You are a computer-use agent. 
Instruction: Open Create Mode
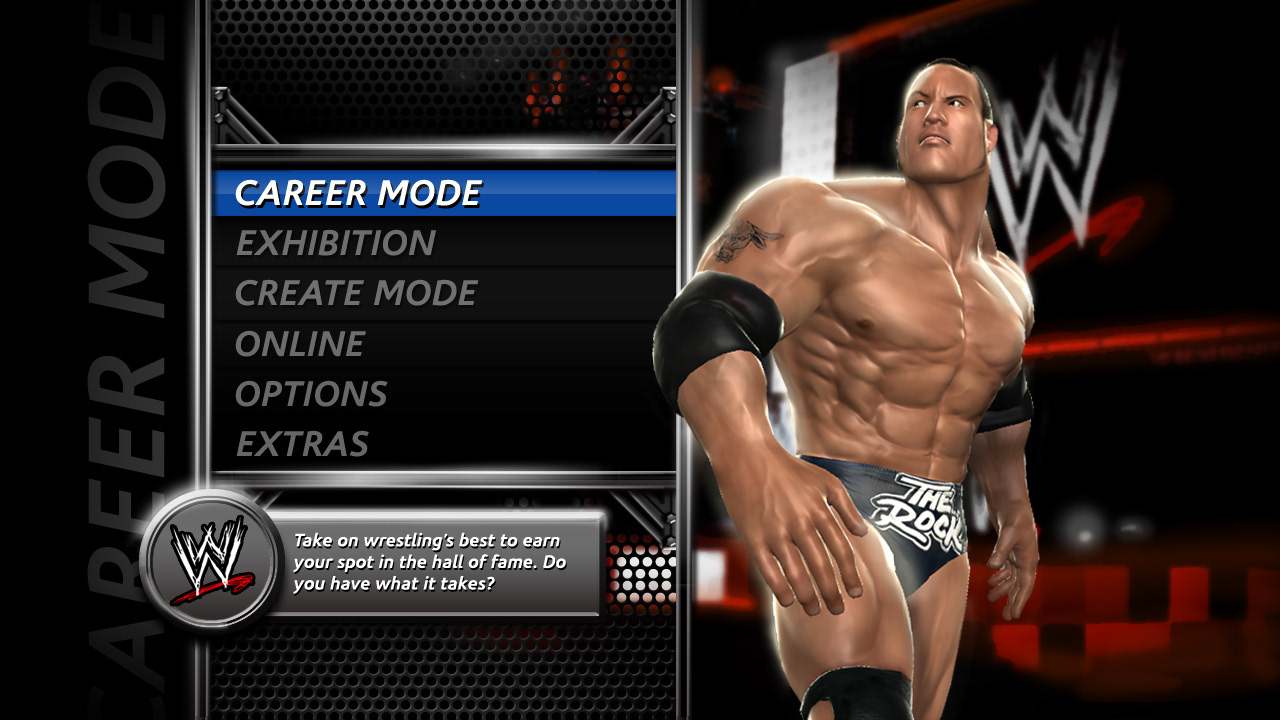356,293
